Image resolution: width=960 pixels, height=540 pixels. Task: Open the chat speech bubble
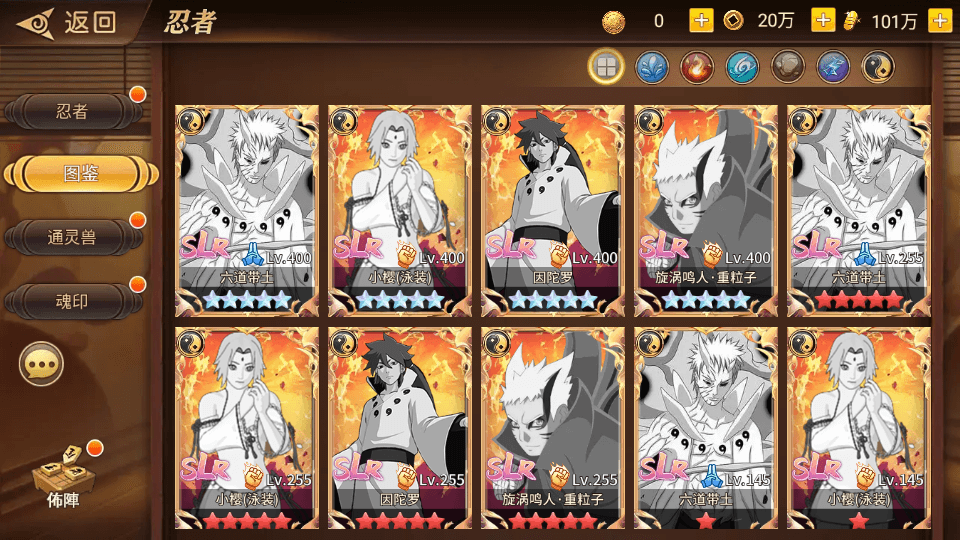(x=42, y=365)
